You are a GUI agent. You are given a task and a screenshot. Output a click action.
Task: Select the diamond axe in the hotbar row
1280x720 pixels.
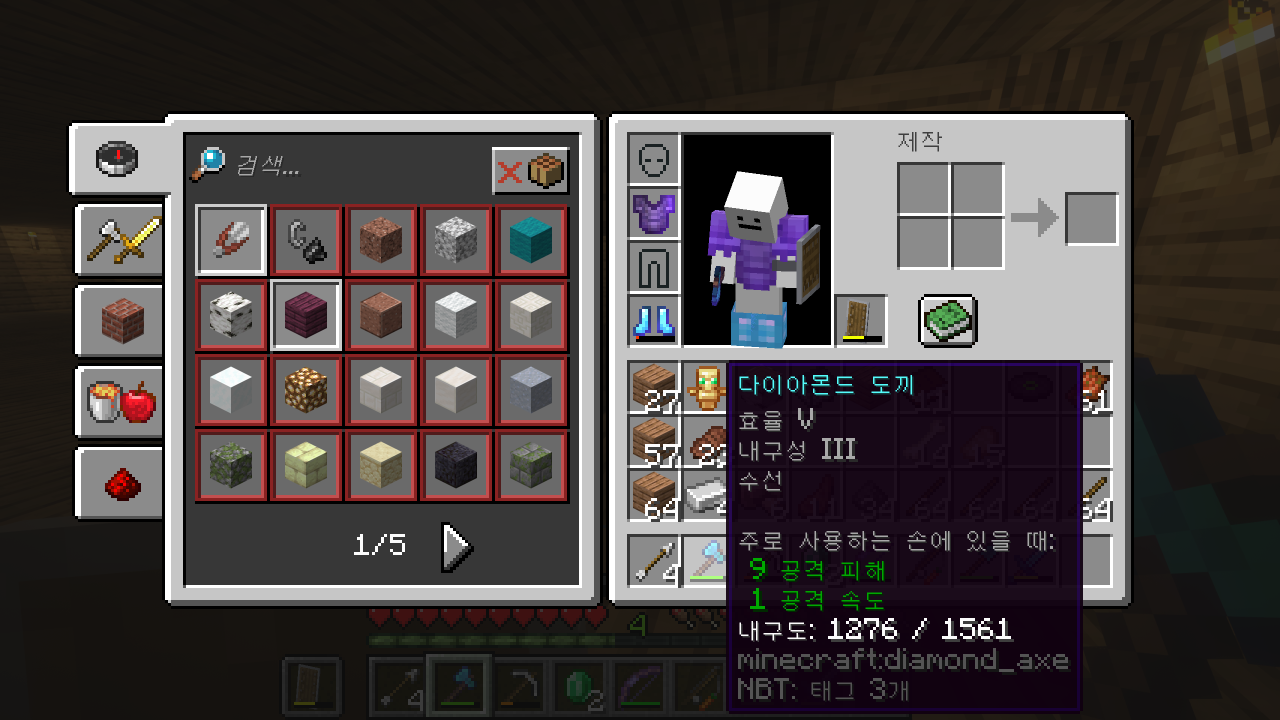pos(708,560)
